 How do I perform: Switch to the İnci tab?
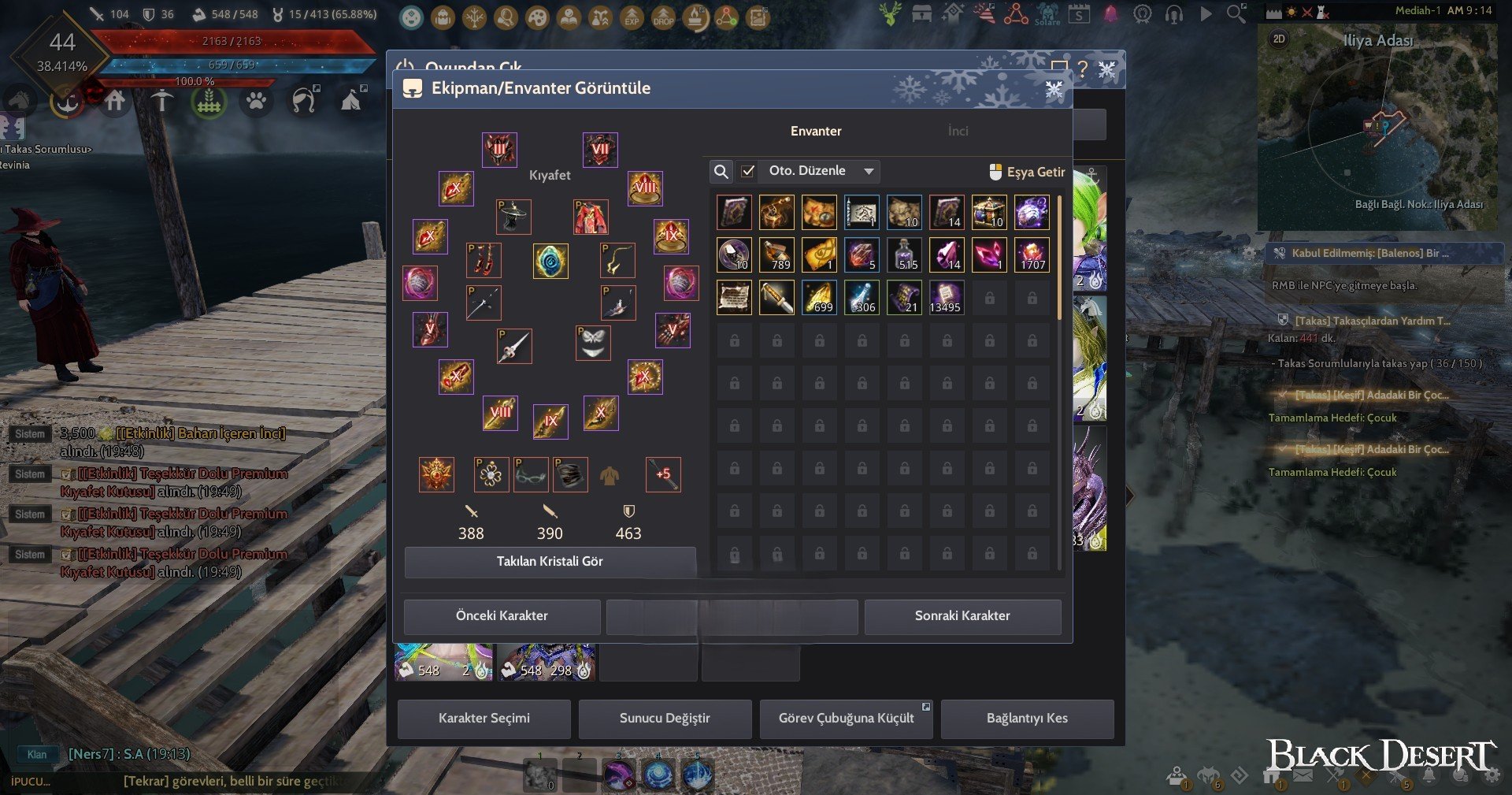[x=958, y=131]
